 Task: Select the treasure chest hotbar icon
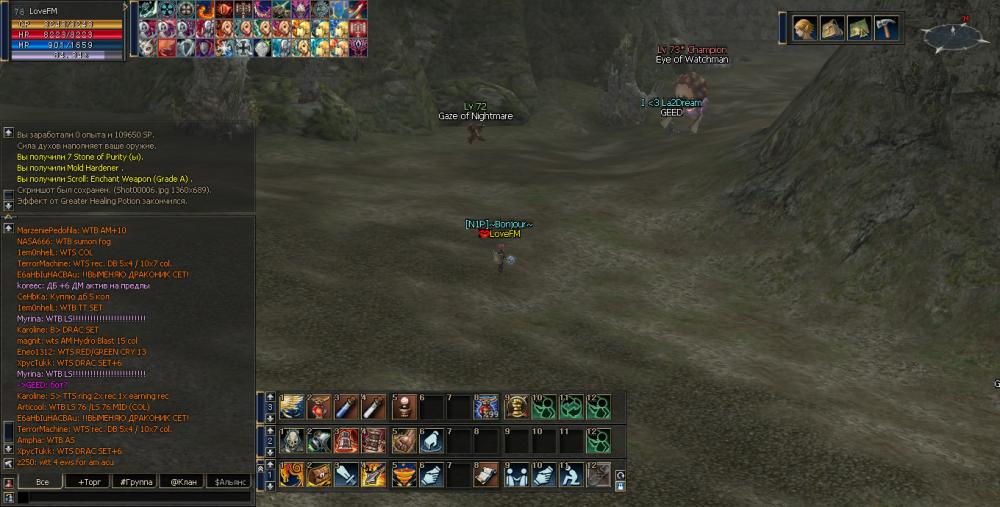tap(318, 474)
